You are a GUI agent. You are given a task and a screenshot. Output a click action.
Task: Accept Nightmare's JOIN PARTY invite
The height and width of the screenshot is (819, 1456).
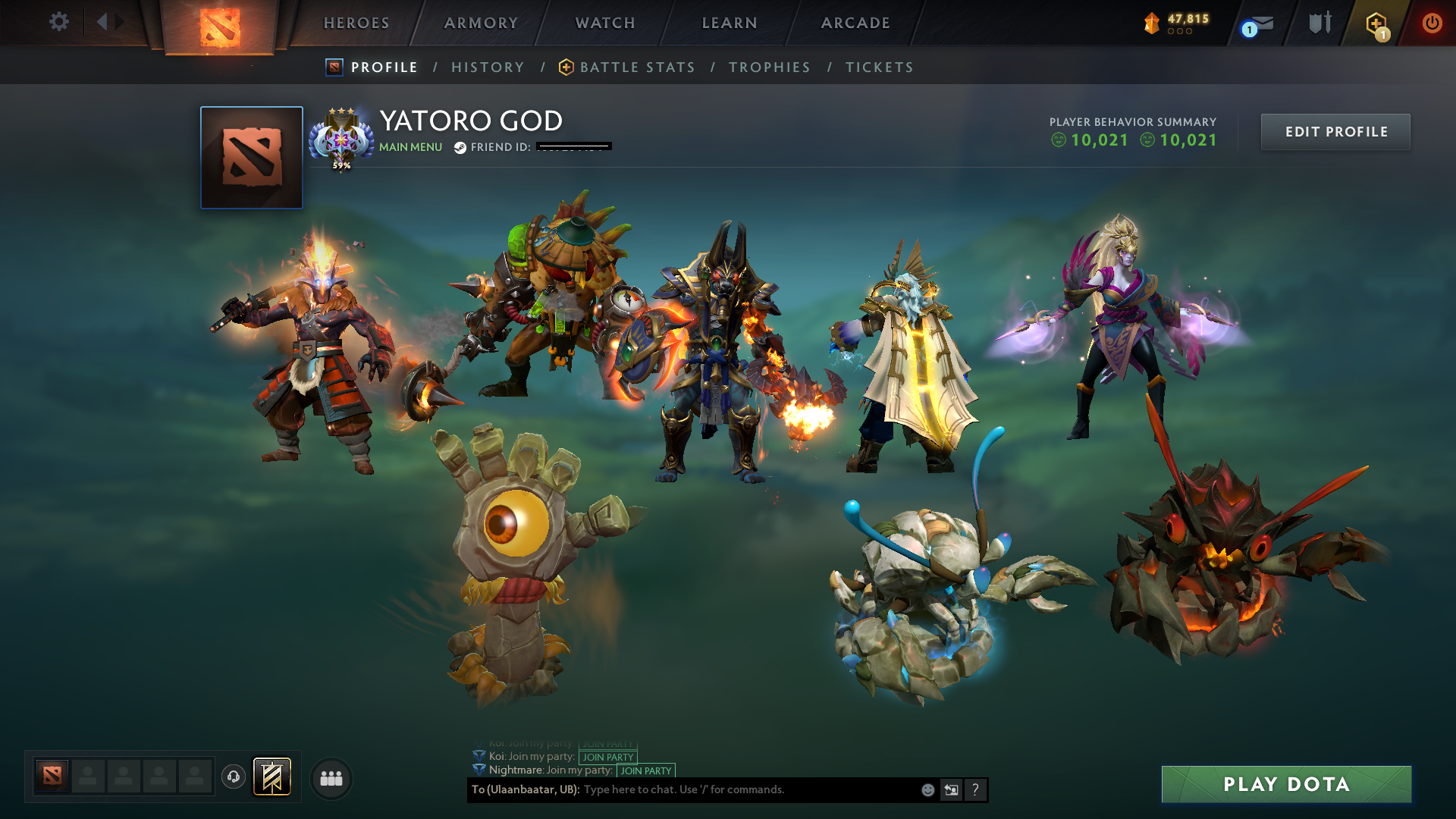pos(645,770)
